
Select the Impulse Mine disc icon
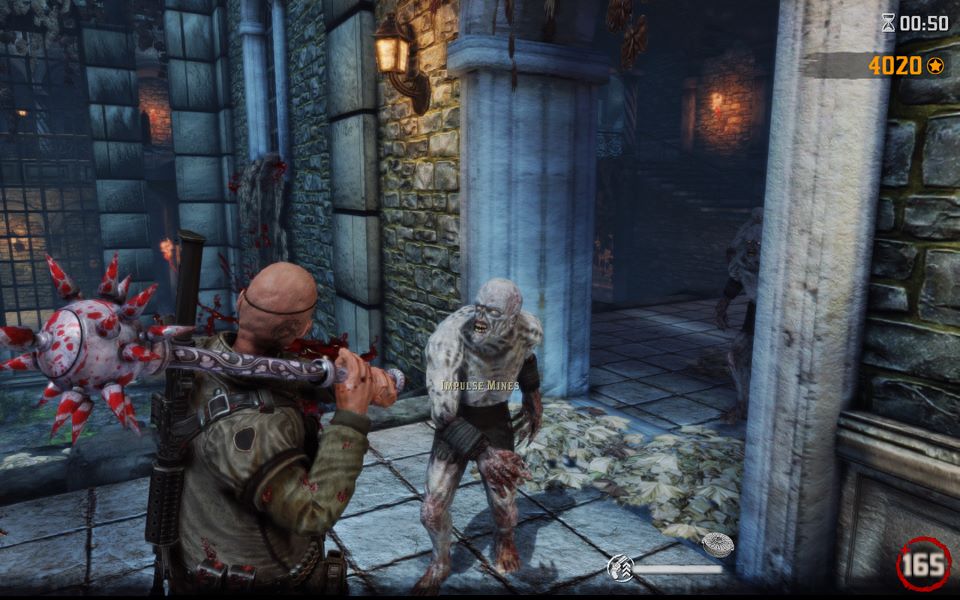[717, 545]
